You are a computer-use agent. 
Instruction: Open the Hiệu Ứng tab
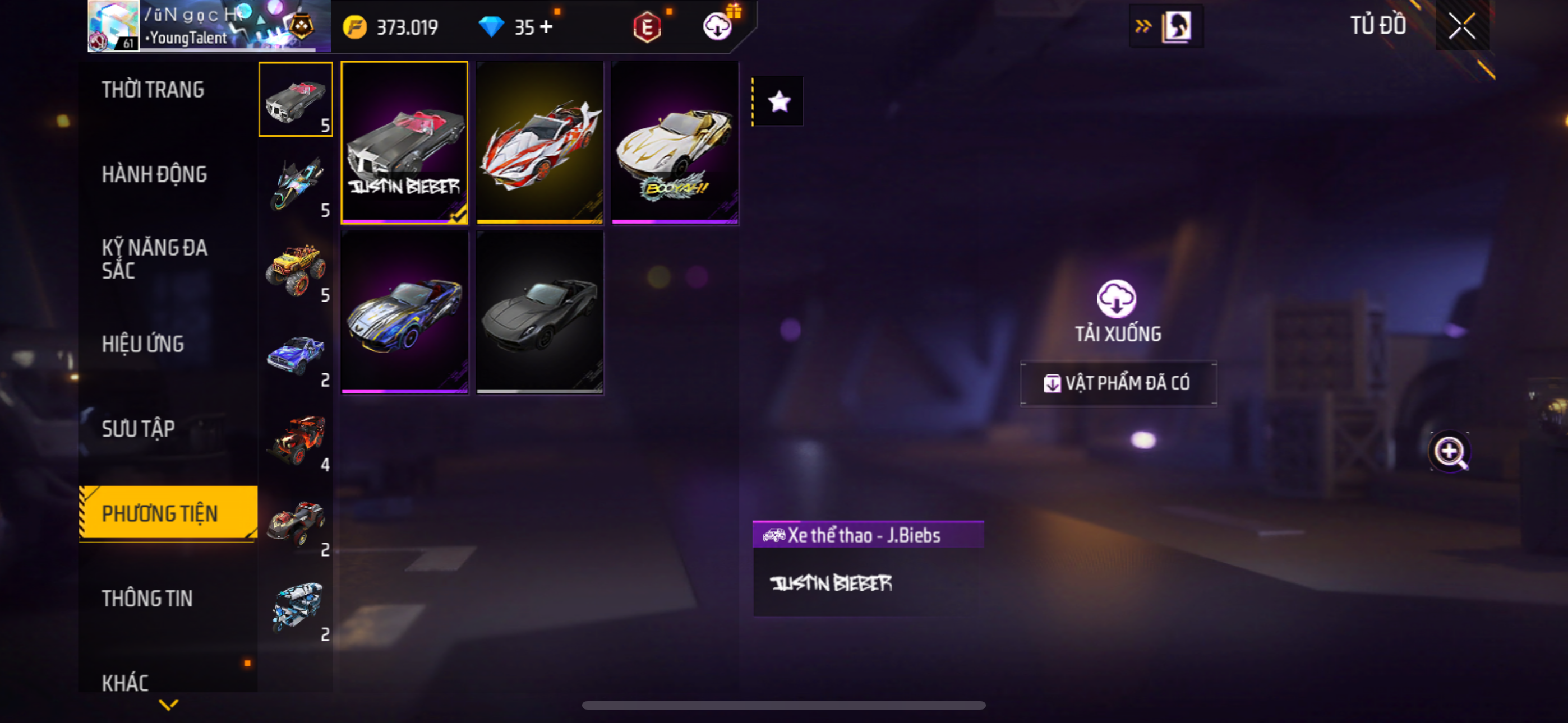pyautogui.click(x=142, y=345)
